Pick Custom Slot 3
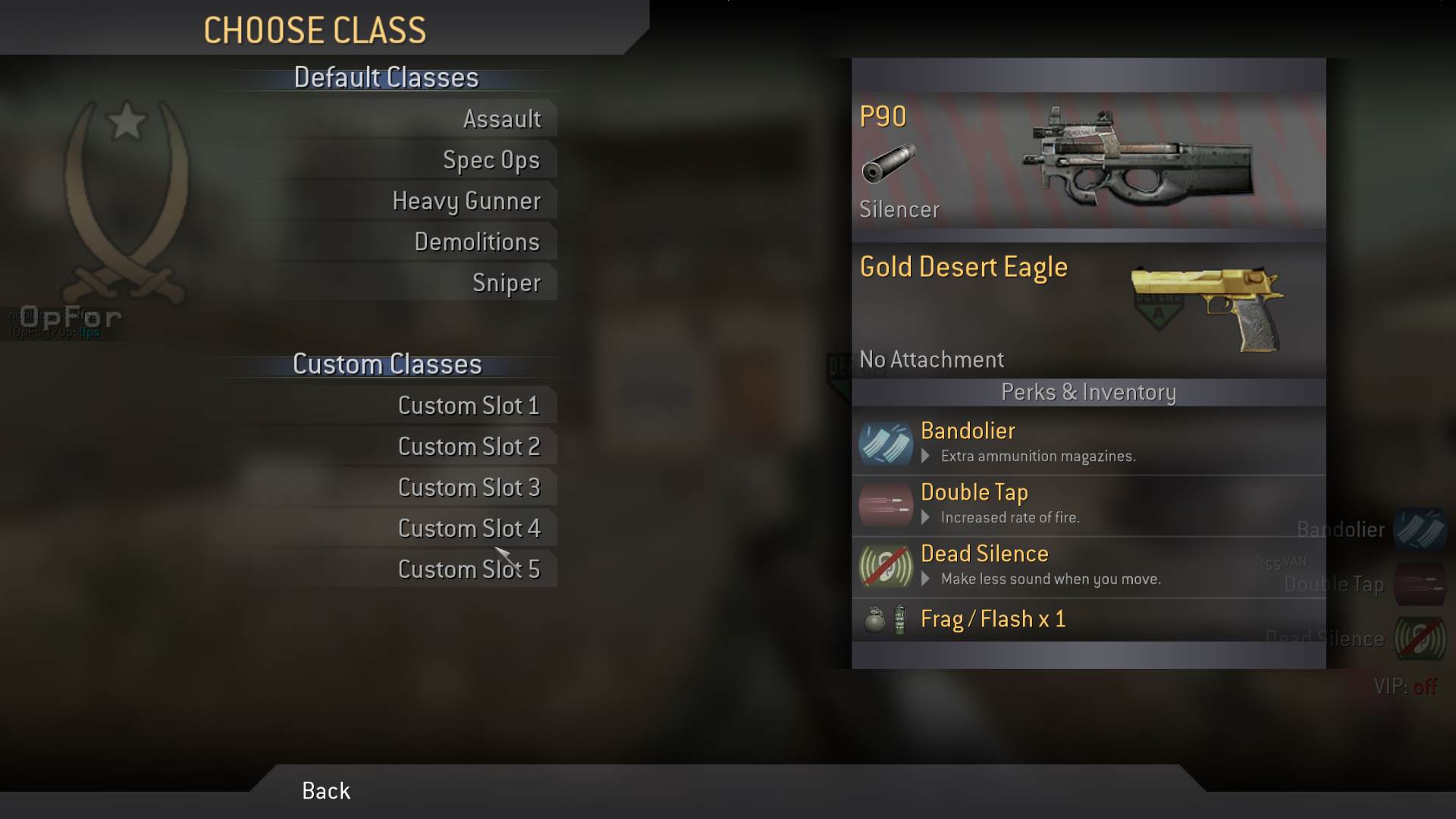This screenshot has width=1456, height=819. click(469, 488)
